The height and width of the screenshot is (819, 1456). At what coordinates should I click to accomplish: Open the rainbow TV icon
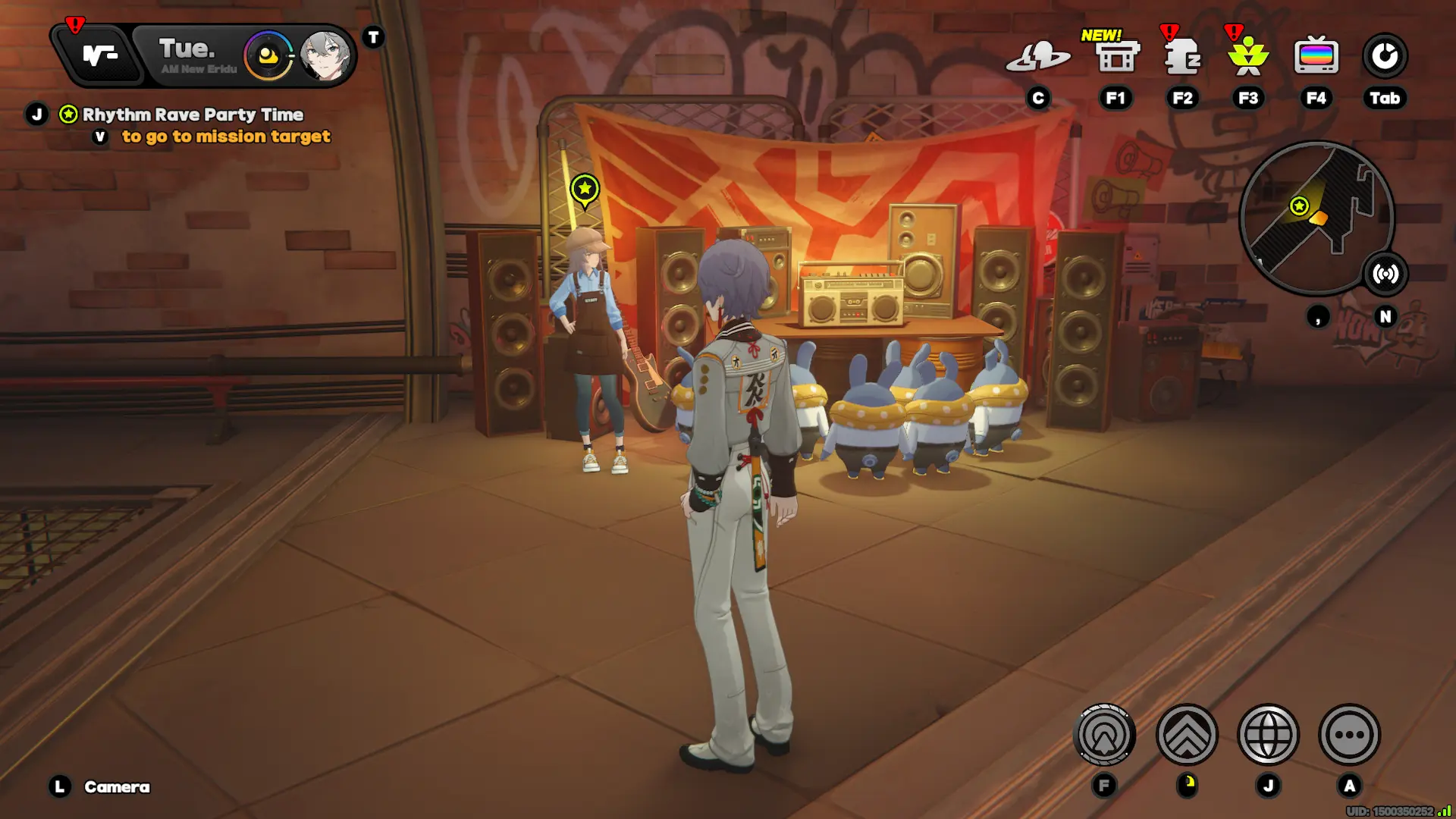click(1316, 56)
